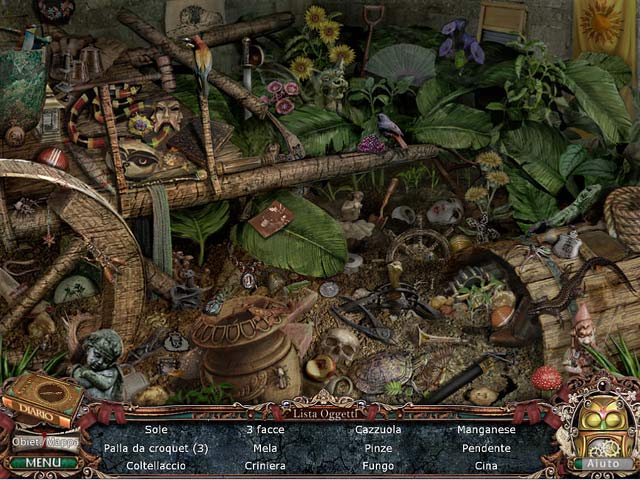
Task: Click 'Pendente' in the object list
Action: [x=487, y=448]
